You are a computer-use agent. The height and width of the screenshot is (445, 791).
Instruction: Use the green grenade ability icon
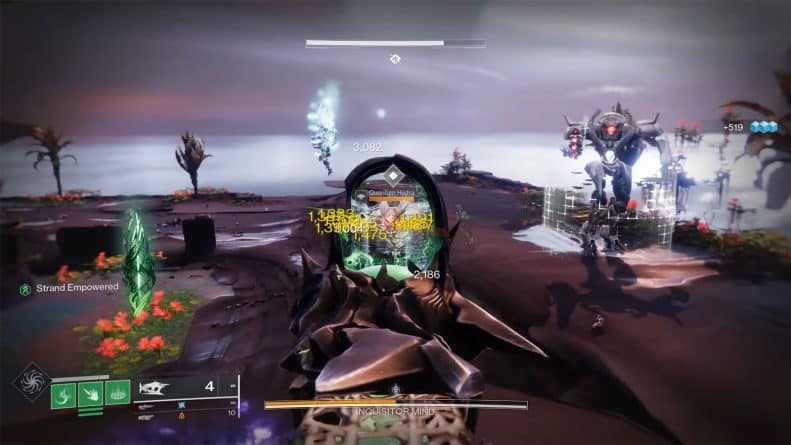pyautogui.click(x=64, y=393)
